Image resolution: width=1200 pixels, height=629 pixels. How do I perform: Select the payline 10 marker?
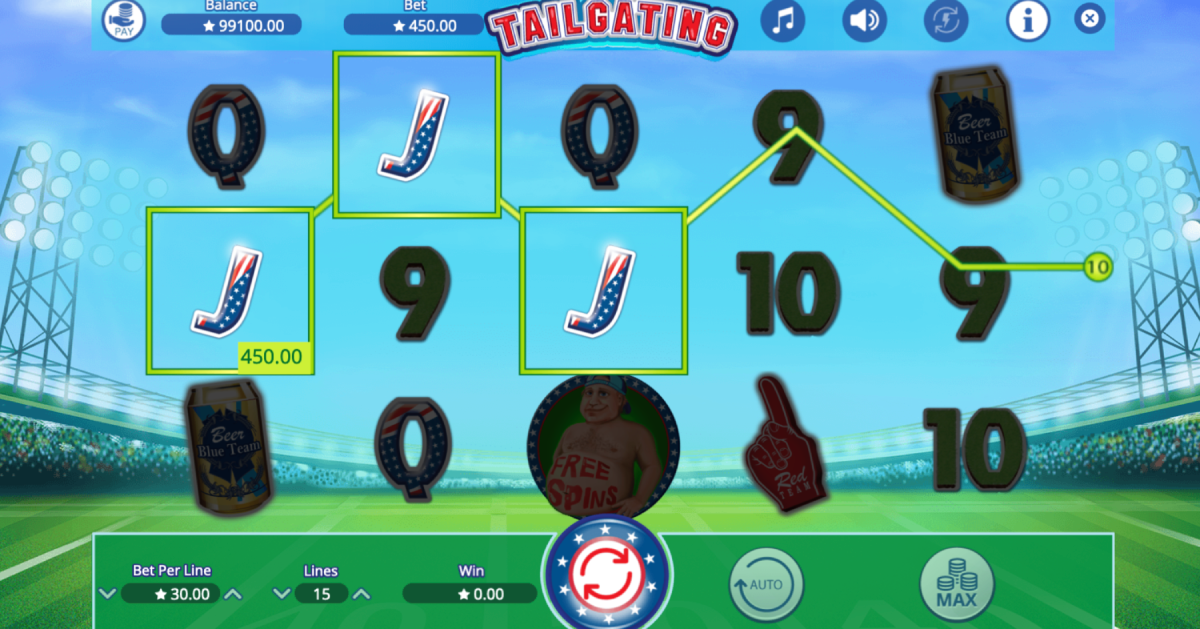pos(1097,267)
